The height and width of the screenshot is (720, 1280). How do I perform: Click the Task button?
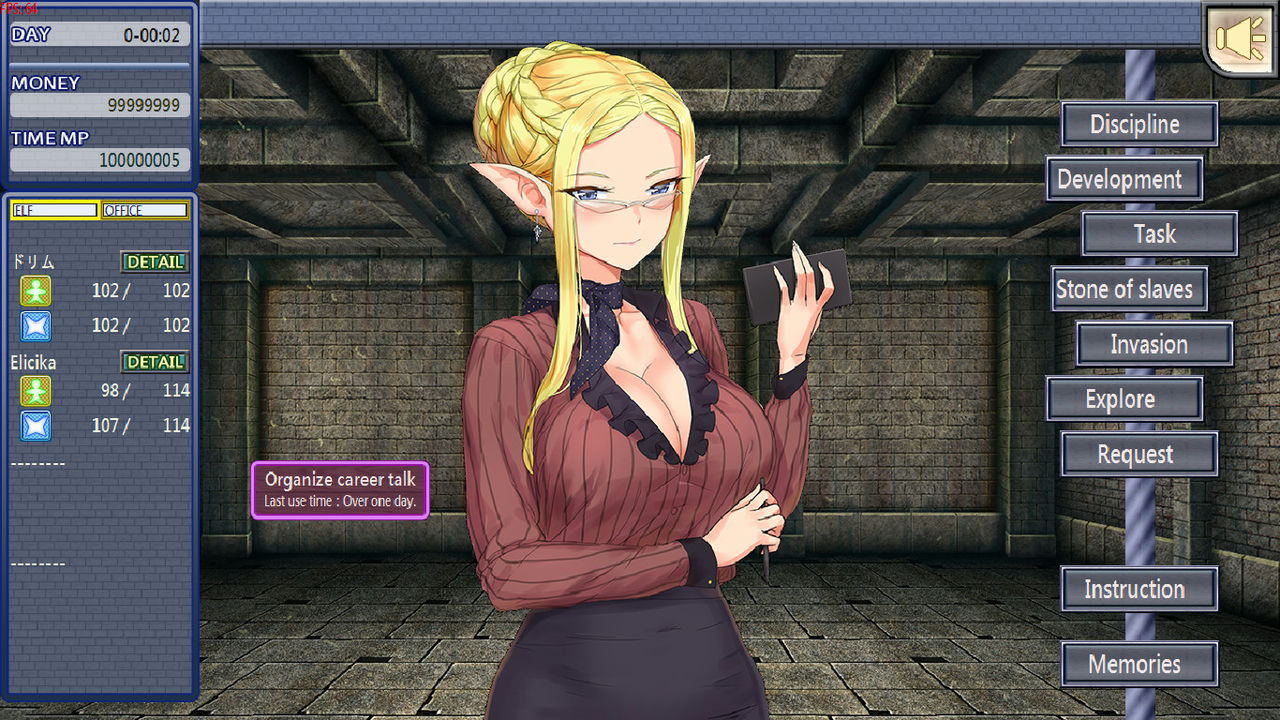[x=1159, y=234]
